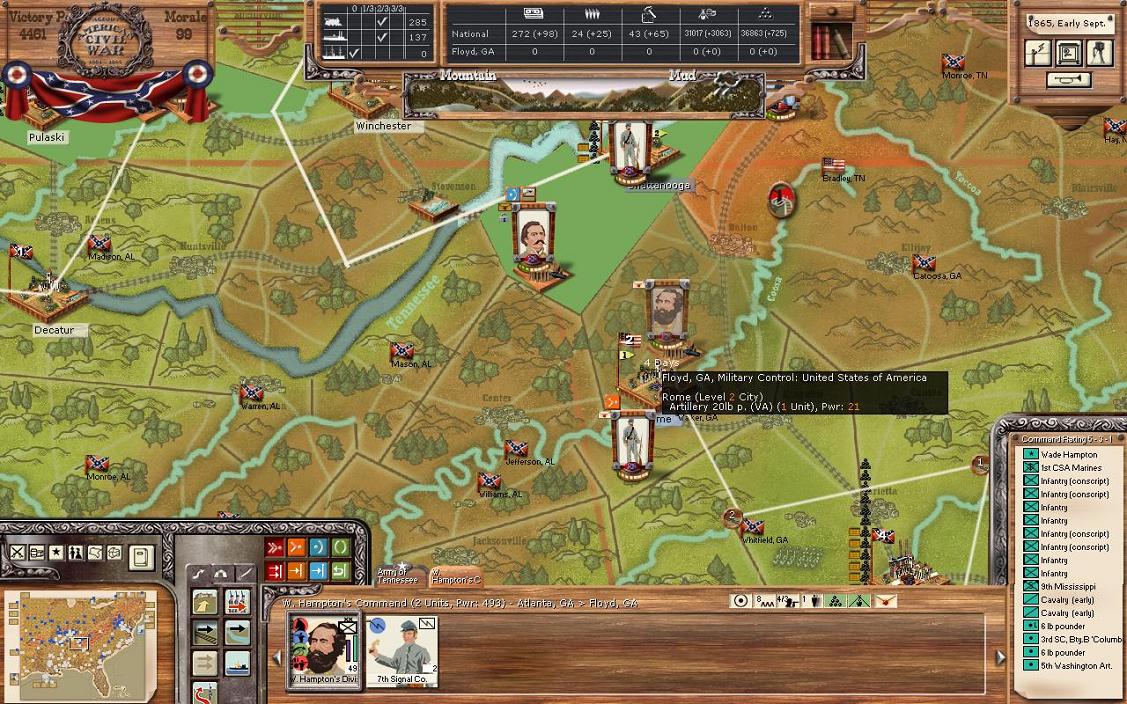The image size is (1127, 704).
Task: Click the red-sealed envelope icon
Action: tap(885, 601)
